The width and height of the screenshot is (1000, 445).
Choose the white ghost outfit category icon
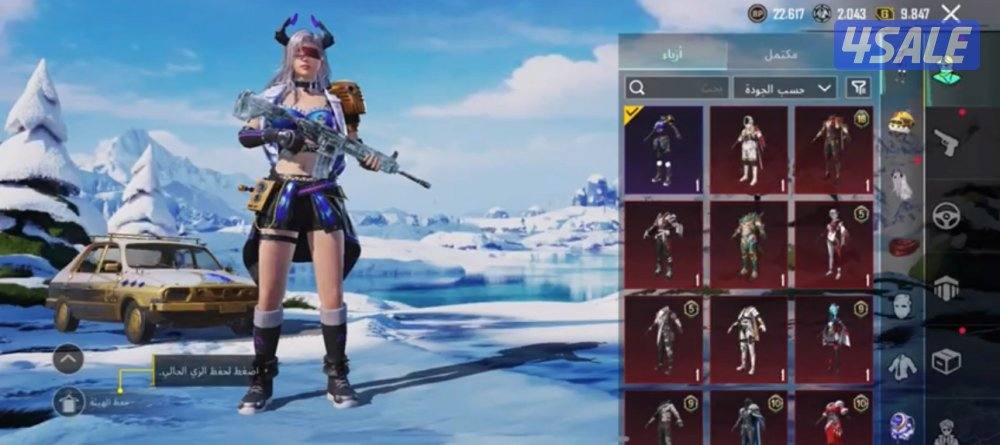(902, 184)
